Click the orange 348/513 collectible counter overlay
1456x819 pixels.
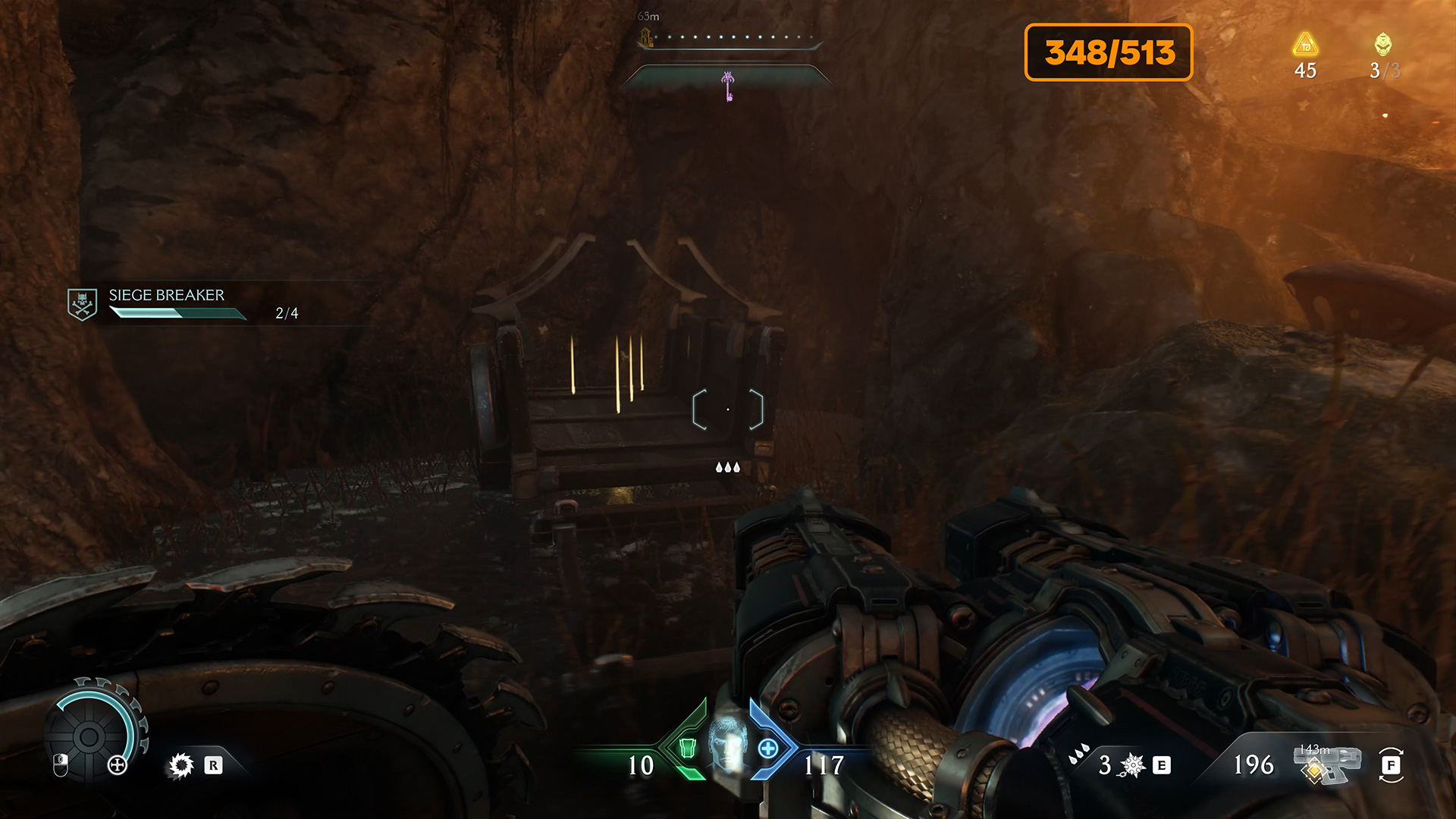(1109, 52)
